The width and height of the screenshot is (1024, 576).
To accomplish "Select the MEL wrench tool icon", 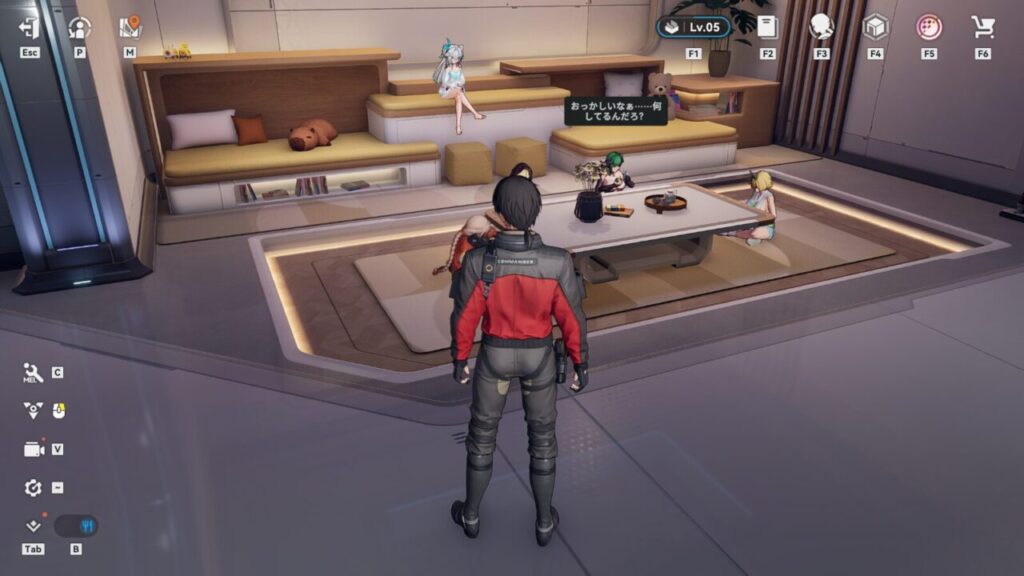I will [33, 373].
